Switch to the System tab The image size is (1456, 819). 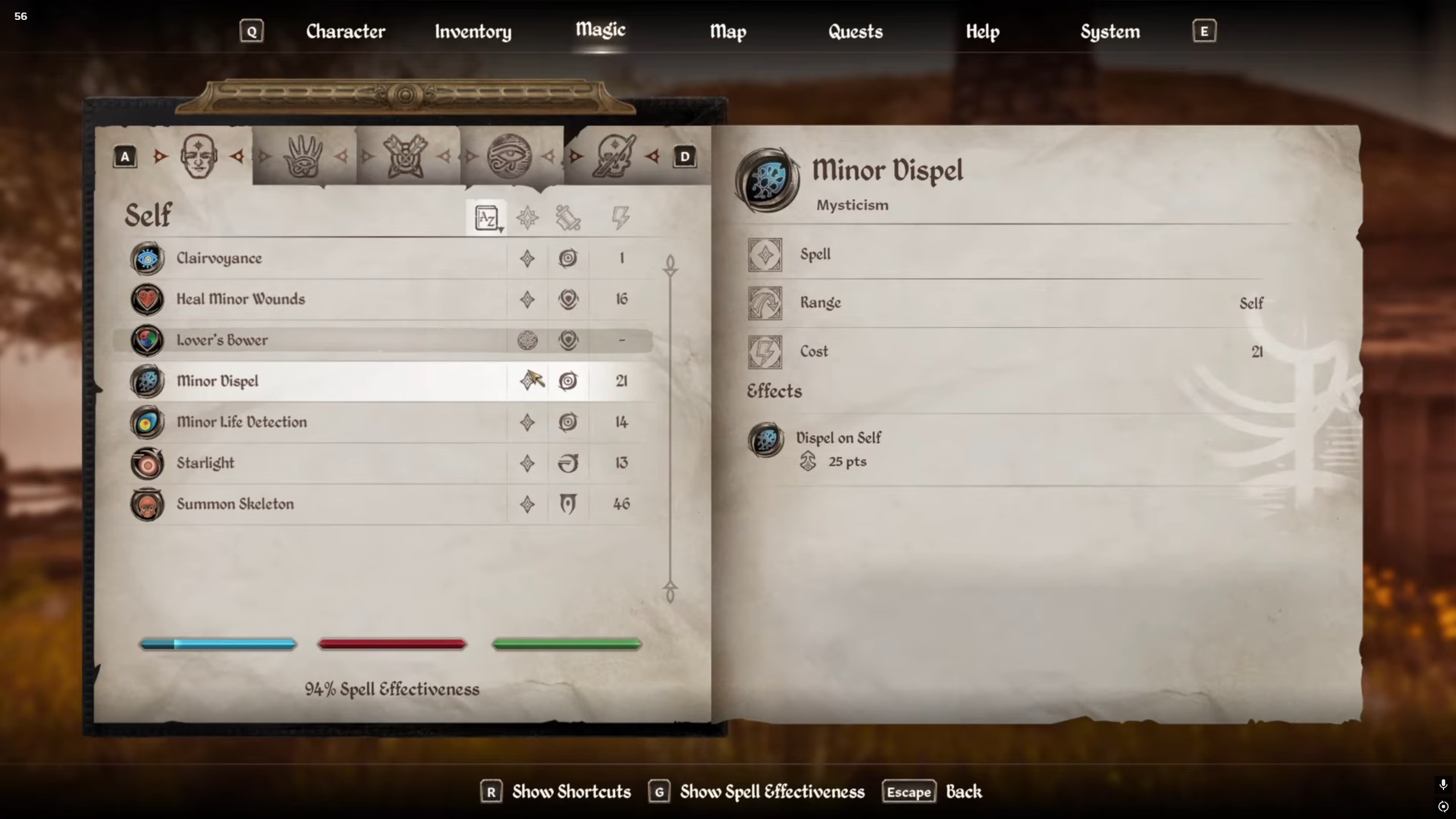[1109, 31]
